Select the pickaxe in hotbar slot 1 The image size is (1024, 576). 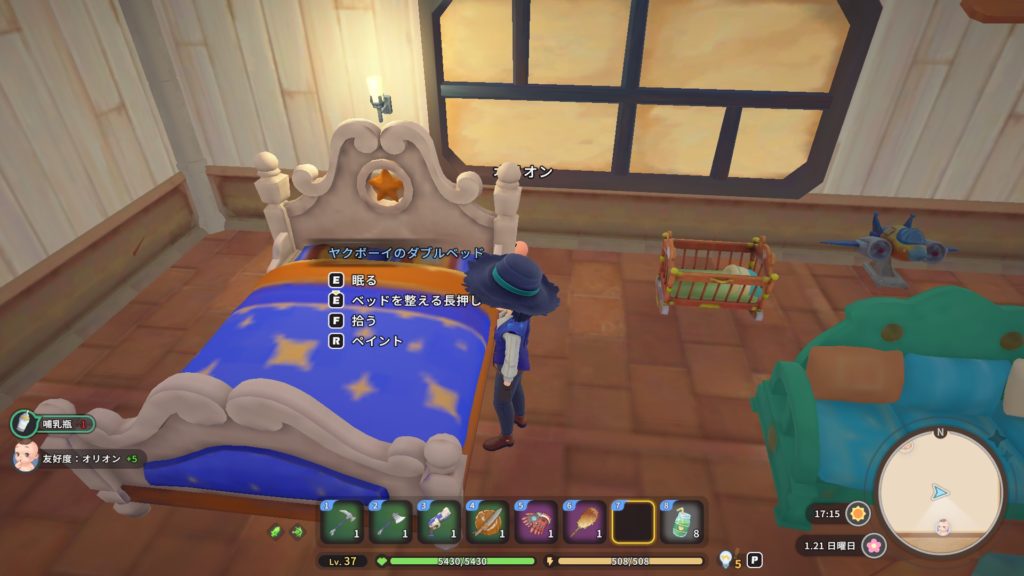341,522
